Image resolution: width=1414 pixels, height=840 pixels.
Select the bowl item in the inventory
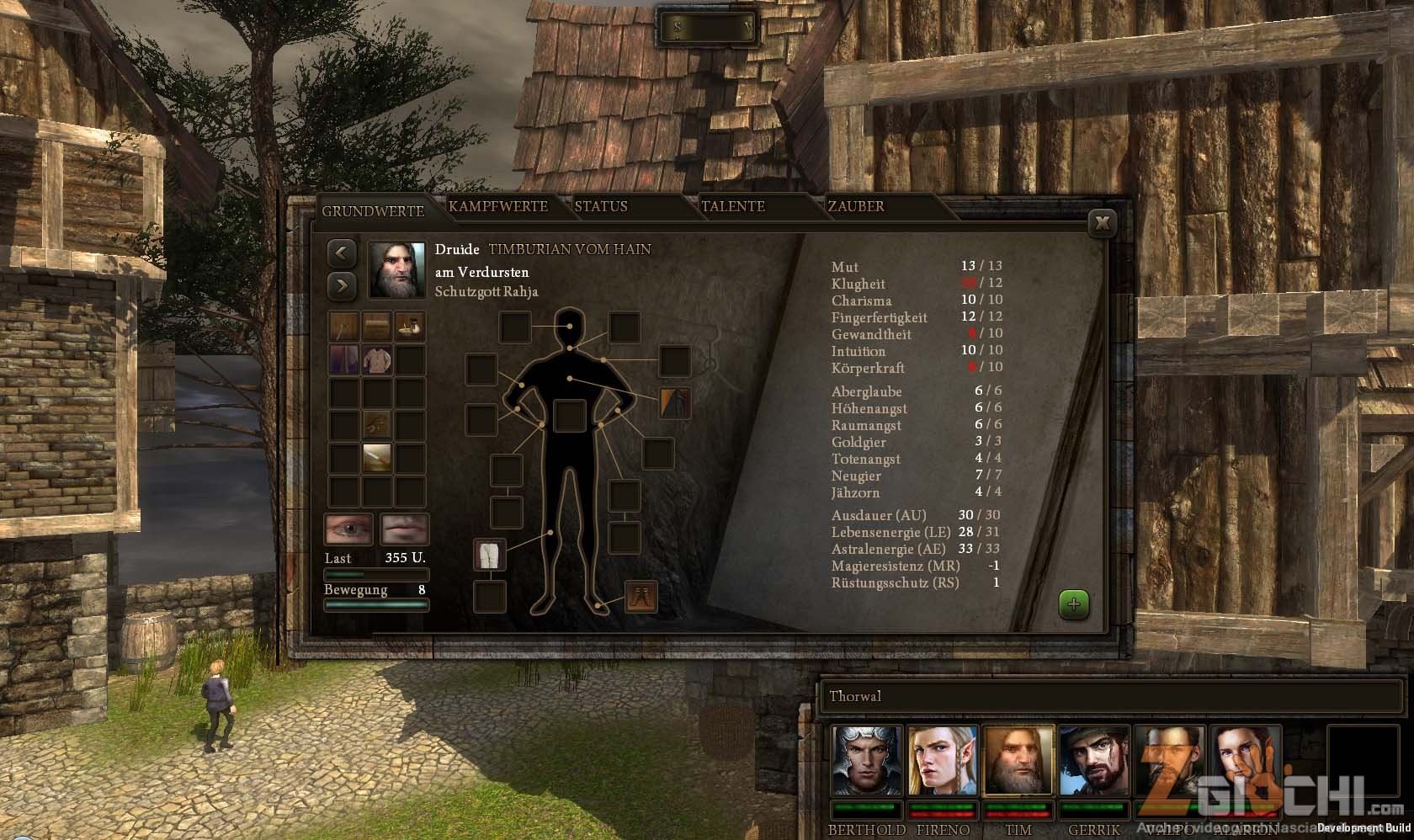410,327
